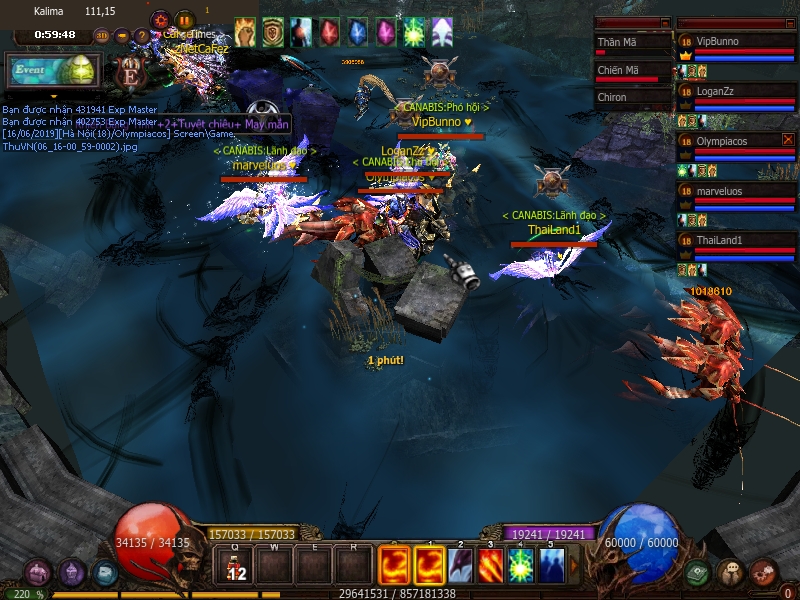Image resolution: width=800 pixels, height=600 pixels.
Task: Open the Event egg banner
Action: (52, 71)
